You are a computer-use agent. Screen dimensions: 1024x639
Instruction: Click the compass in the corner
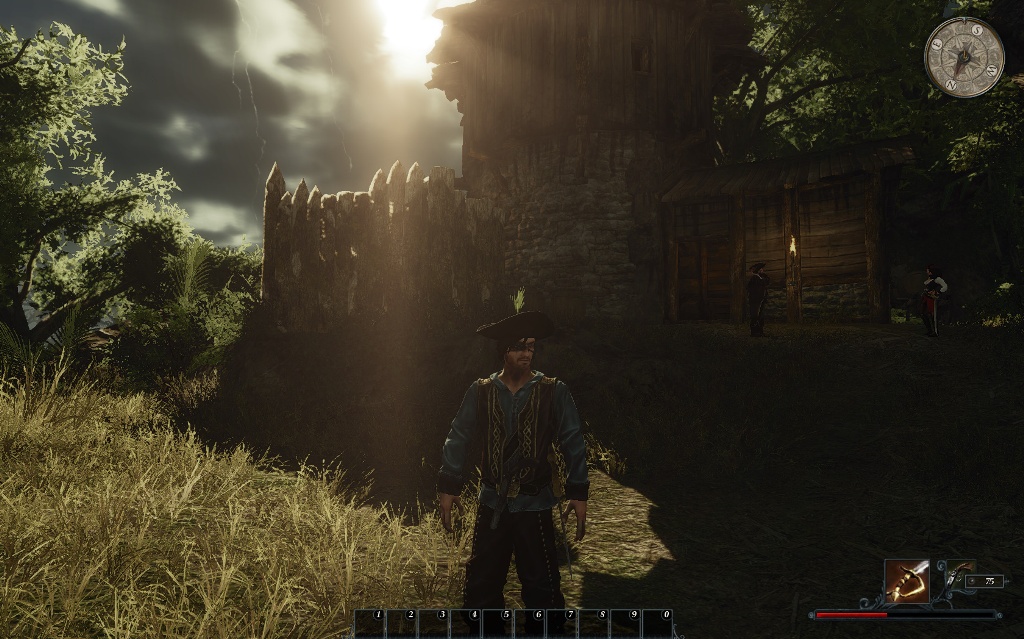[x=964, y=57]
